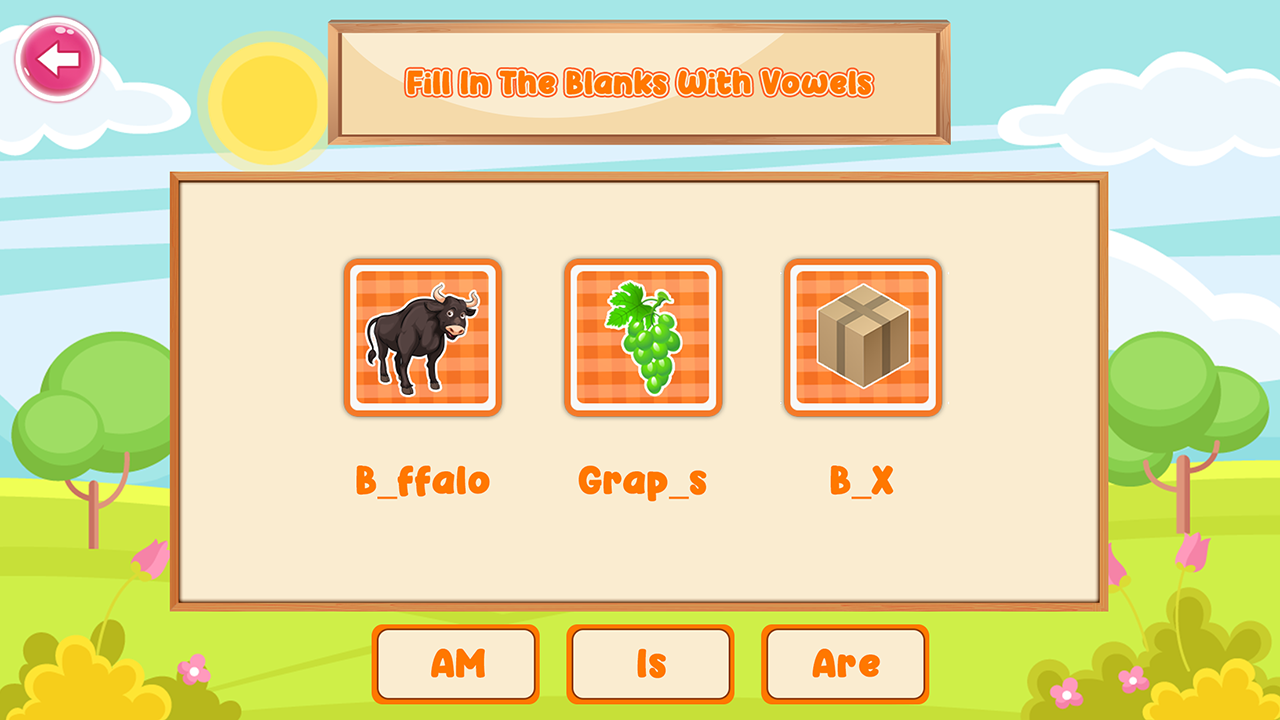Select the Grap_s word text
This screenshot has height=720, width=1280.
tap(644, 479)
